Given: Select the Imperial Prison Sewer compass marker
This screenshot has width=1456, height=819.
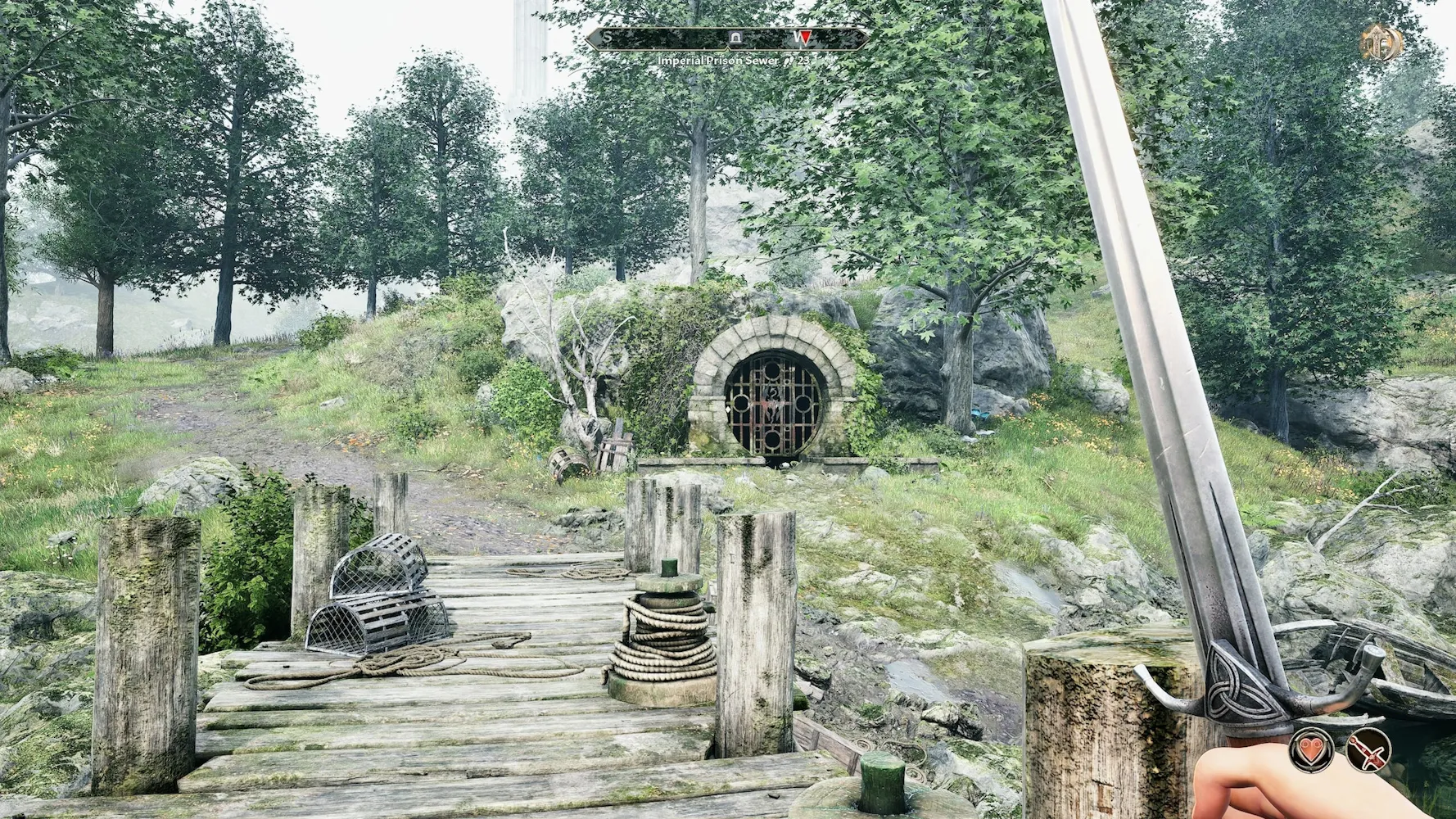Looking at the screenshot, I should [736, 38].
